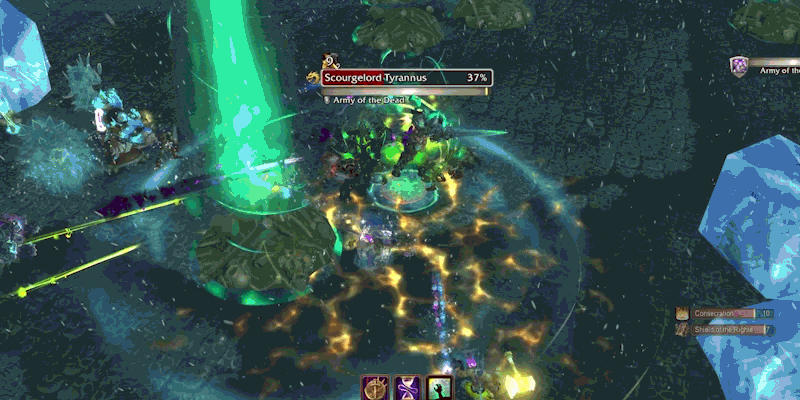Viewport: 800px width, 400px height.
Task: Click the Army of the Dead shield icon
Action: click(x=739, y=67)
